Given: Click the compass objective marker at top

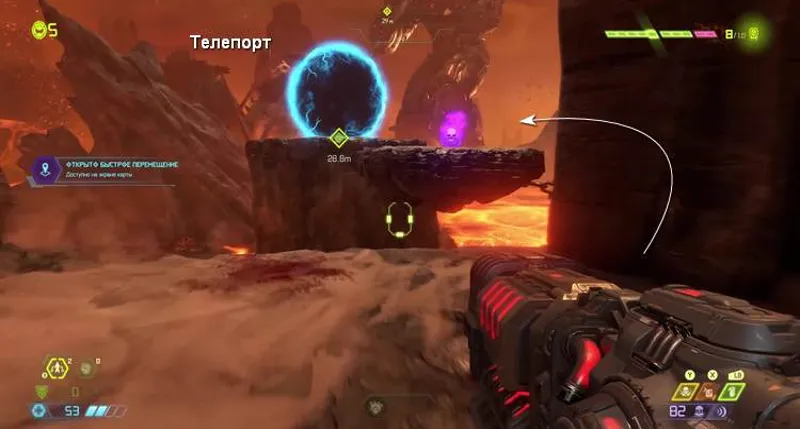Looking at the screenshot, I should click(387, 13).
